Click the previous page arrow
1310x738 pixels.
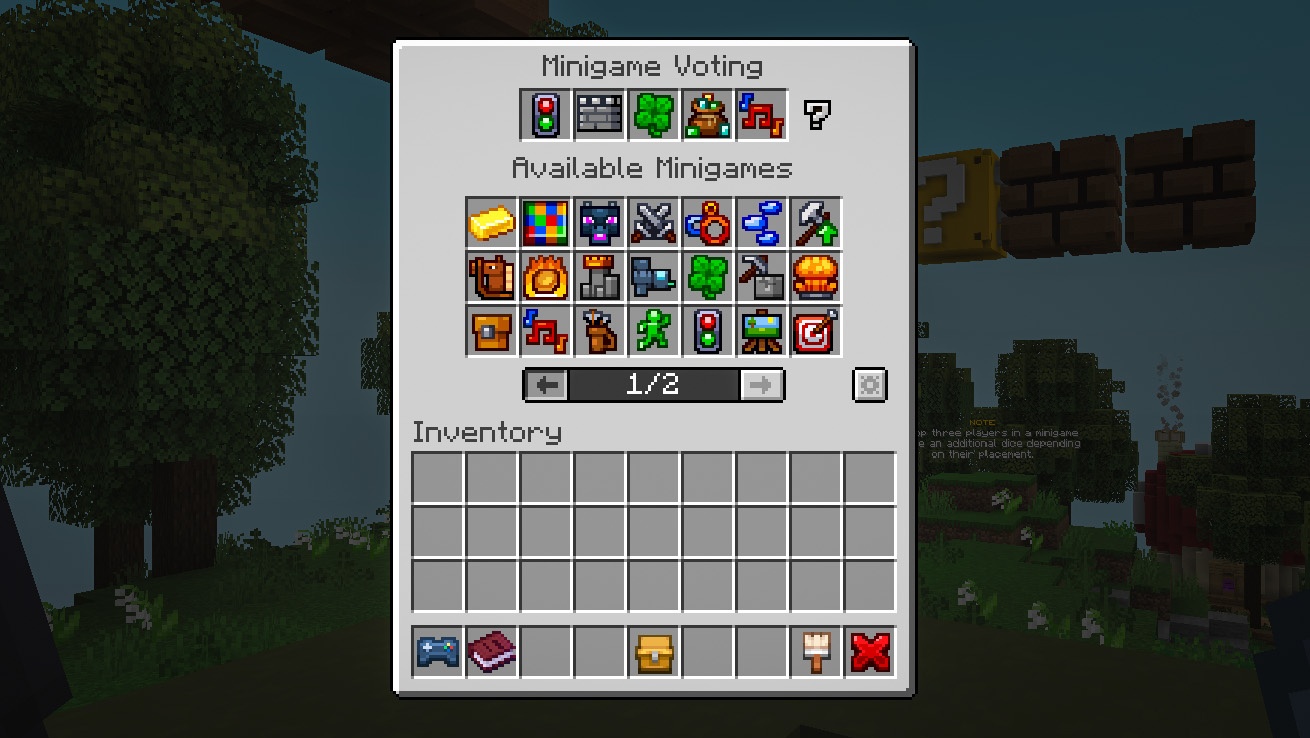pos(544,385)
